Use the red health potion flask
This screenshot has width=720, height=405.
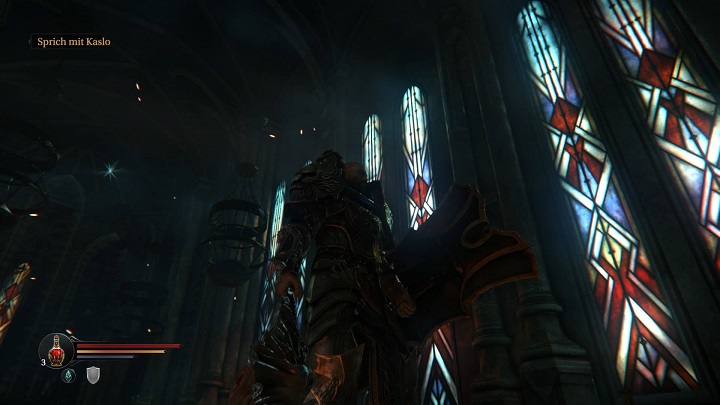click(56, 349)
